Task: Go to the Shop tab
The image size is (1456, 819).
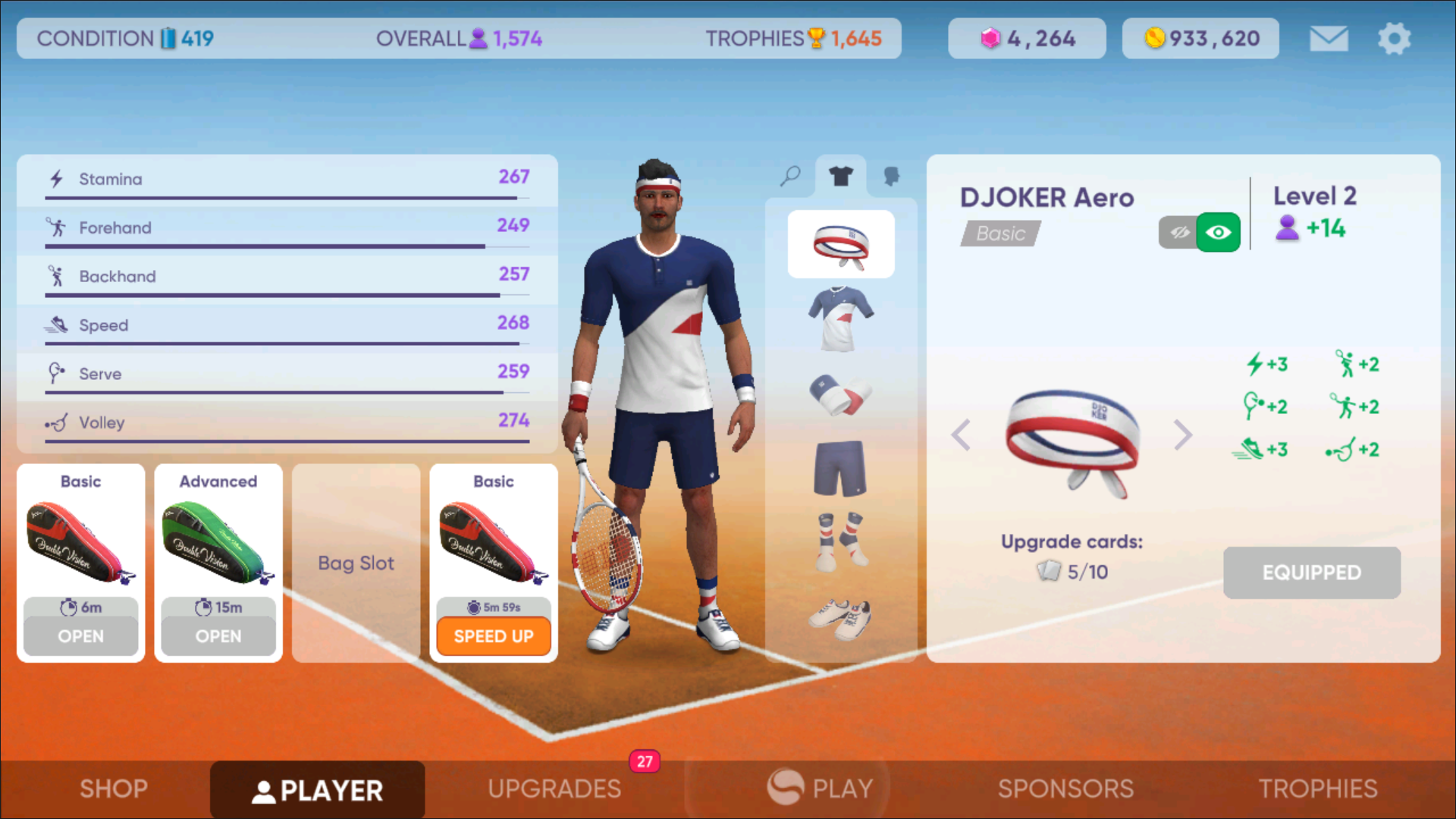Action: (x=114, y=789)
